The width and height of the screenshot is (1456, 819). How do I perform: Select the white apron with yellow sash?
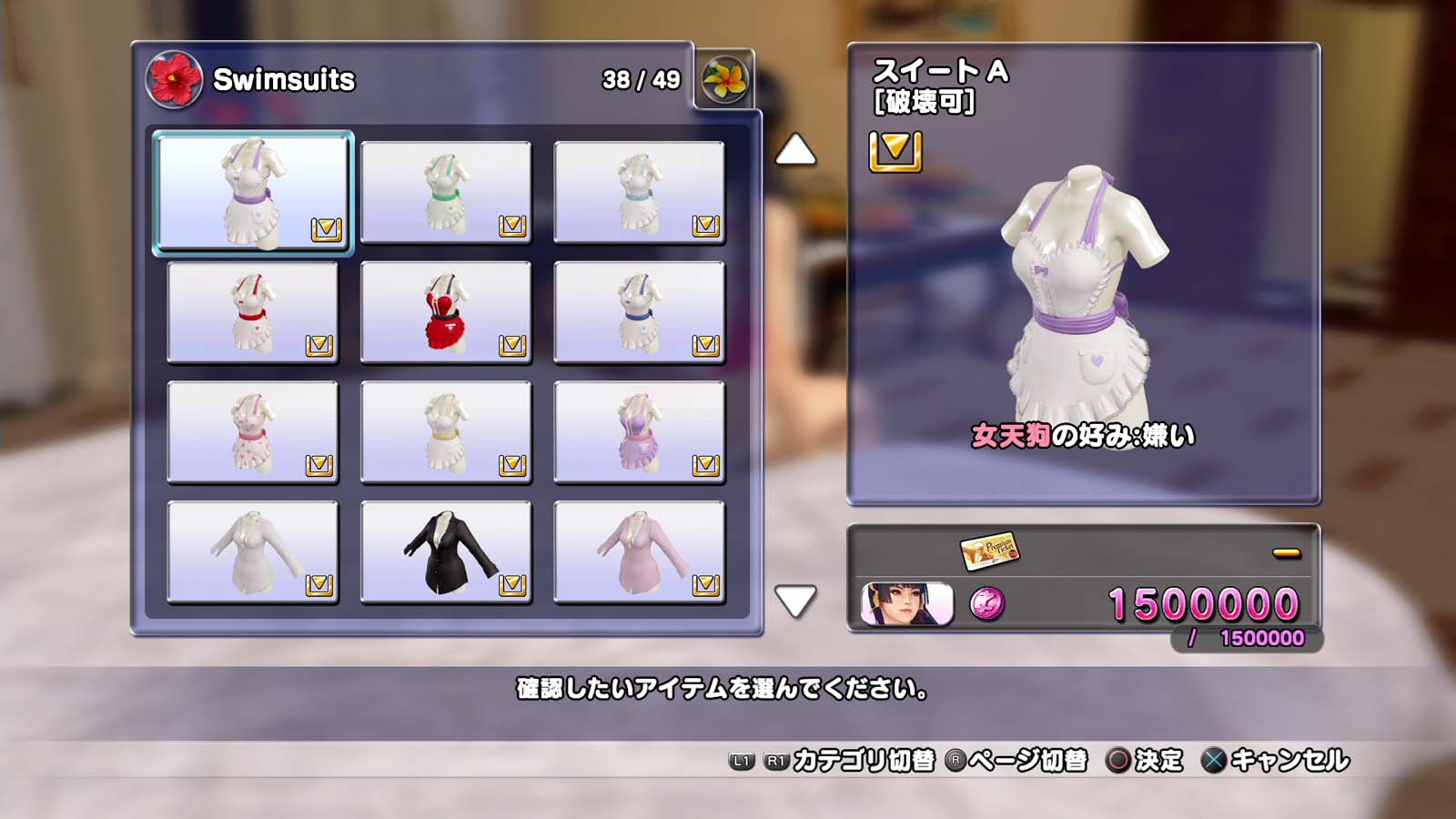tap(446, 432)
